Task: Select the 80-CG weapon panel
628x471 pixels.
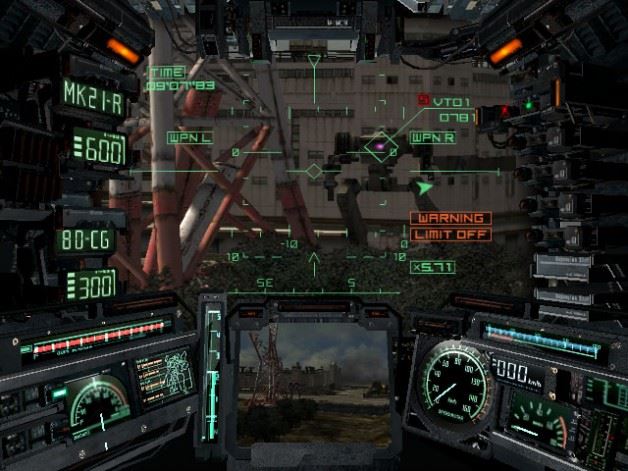Action: pos(87,241)
